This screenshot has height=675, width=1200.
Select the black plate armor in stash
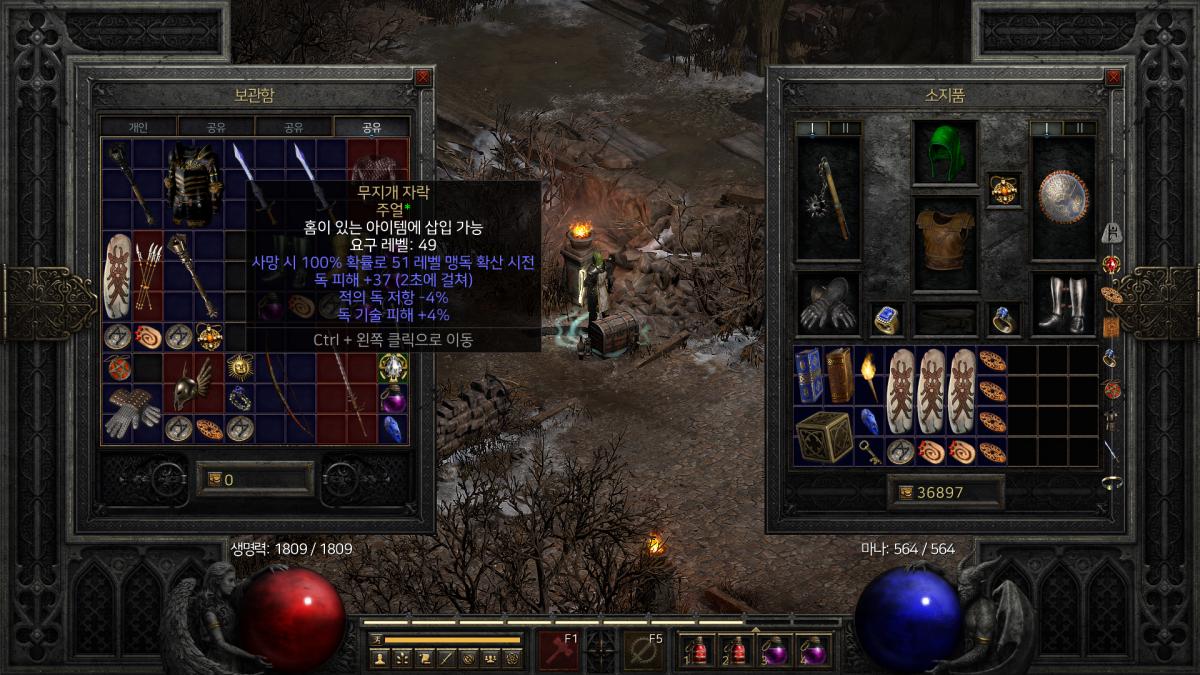(192, 183)
